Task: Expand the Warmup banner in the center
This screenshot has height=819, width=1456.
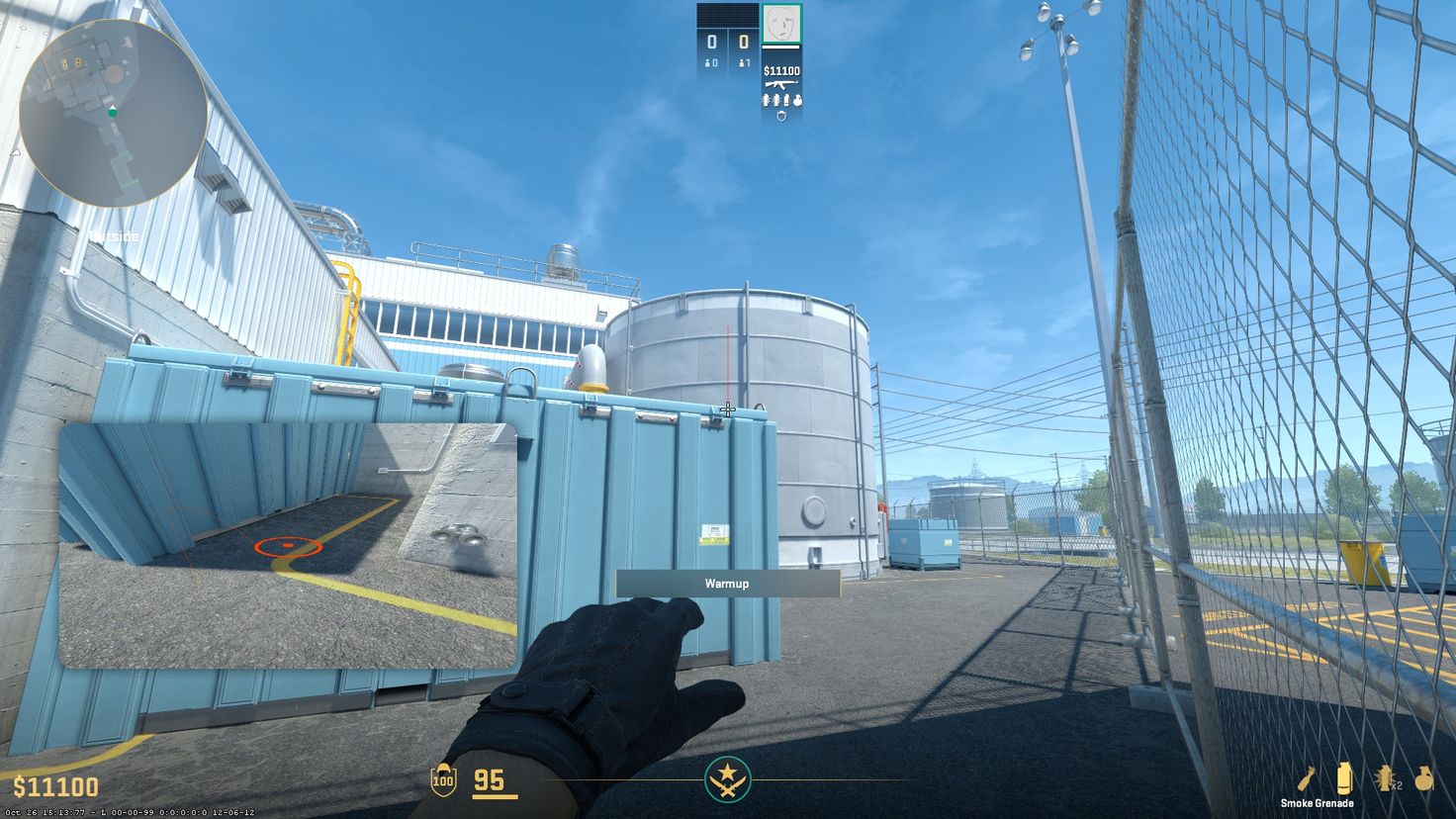Action: click(727, 584)
